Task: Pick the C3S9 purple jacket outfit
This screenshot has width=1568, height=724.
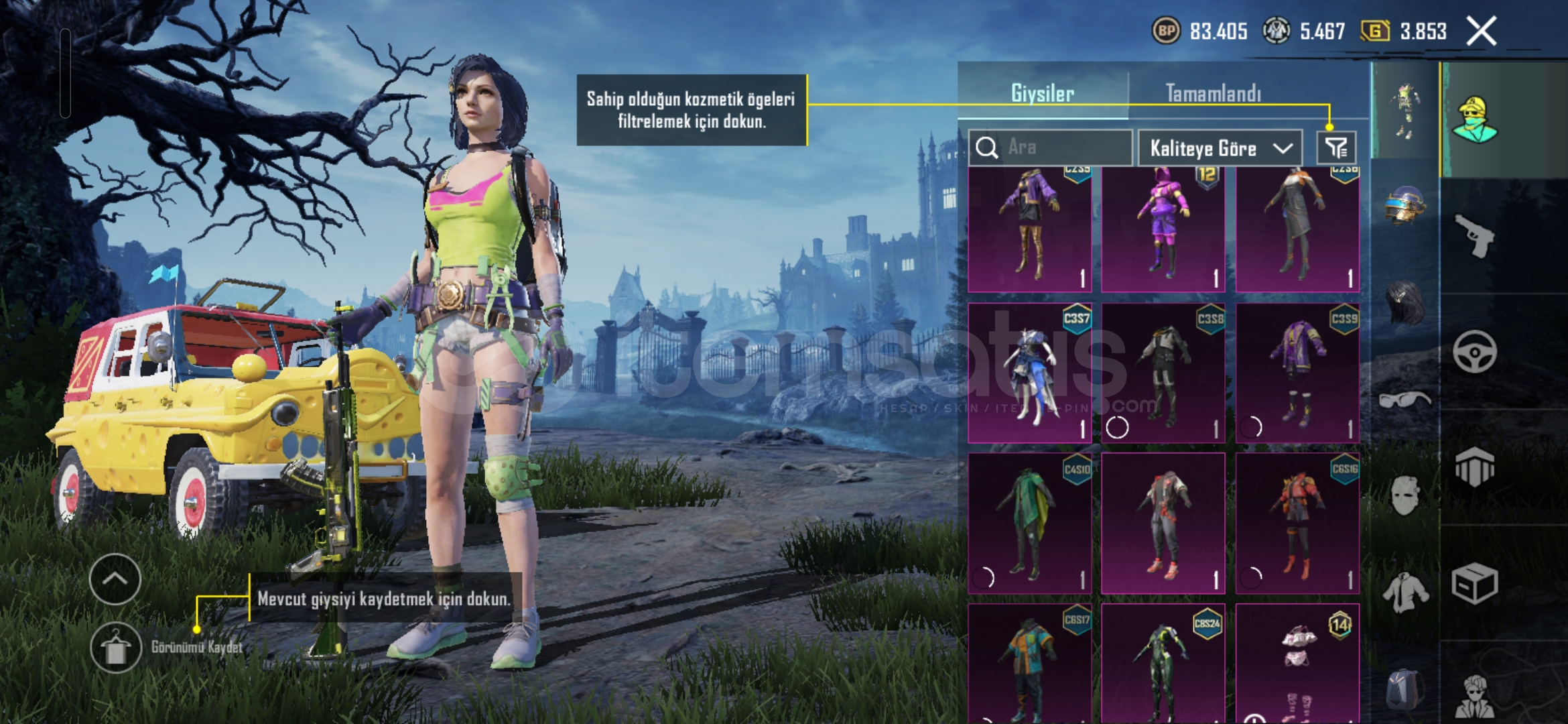Action: [x=1297, y=373]
